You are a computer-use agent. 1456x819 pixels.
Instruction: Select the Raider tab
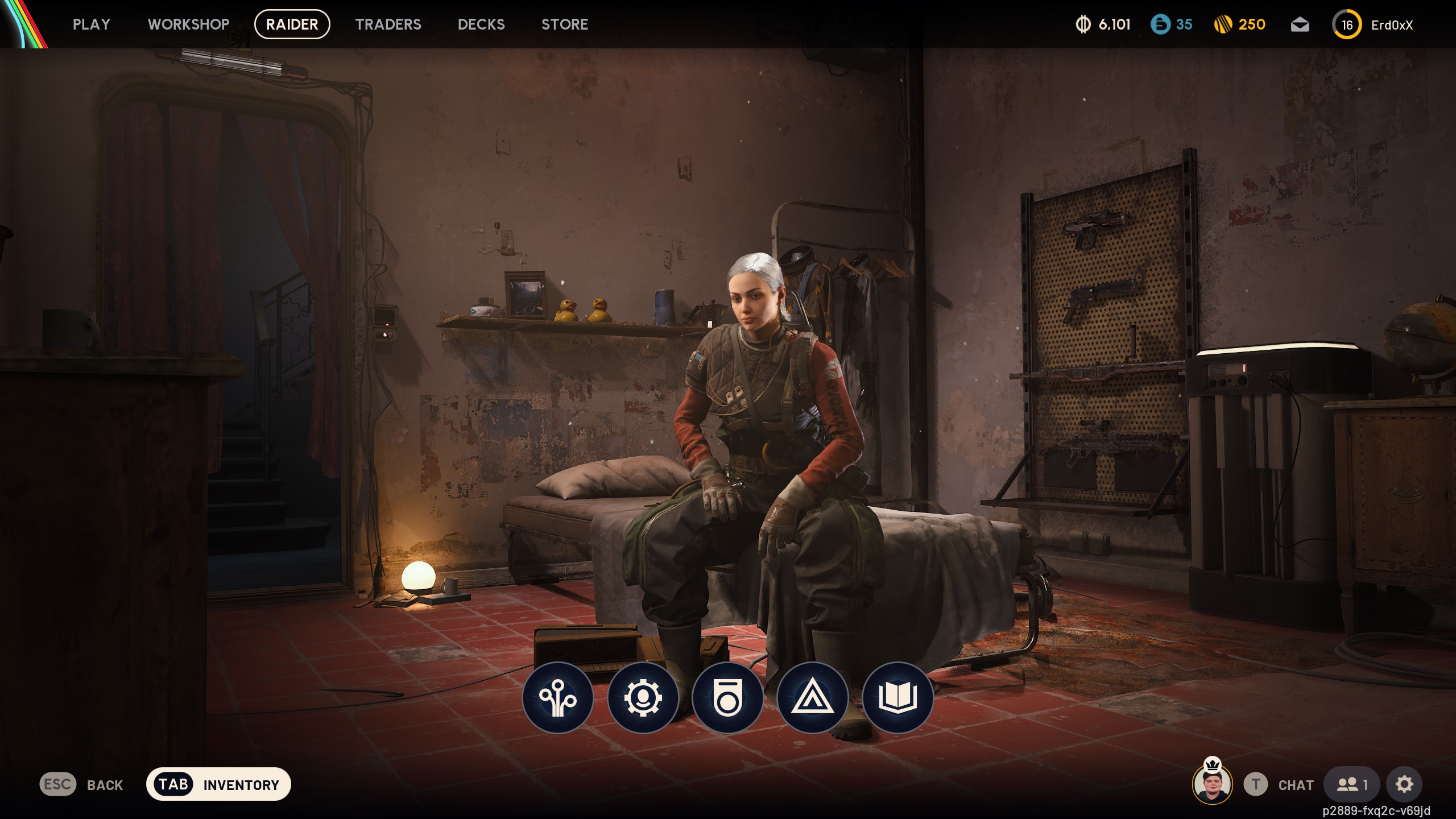click(292, 24)
